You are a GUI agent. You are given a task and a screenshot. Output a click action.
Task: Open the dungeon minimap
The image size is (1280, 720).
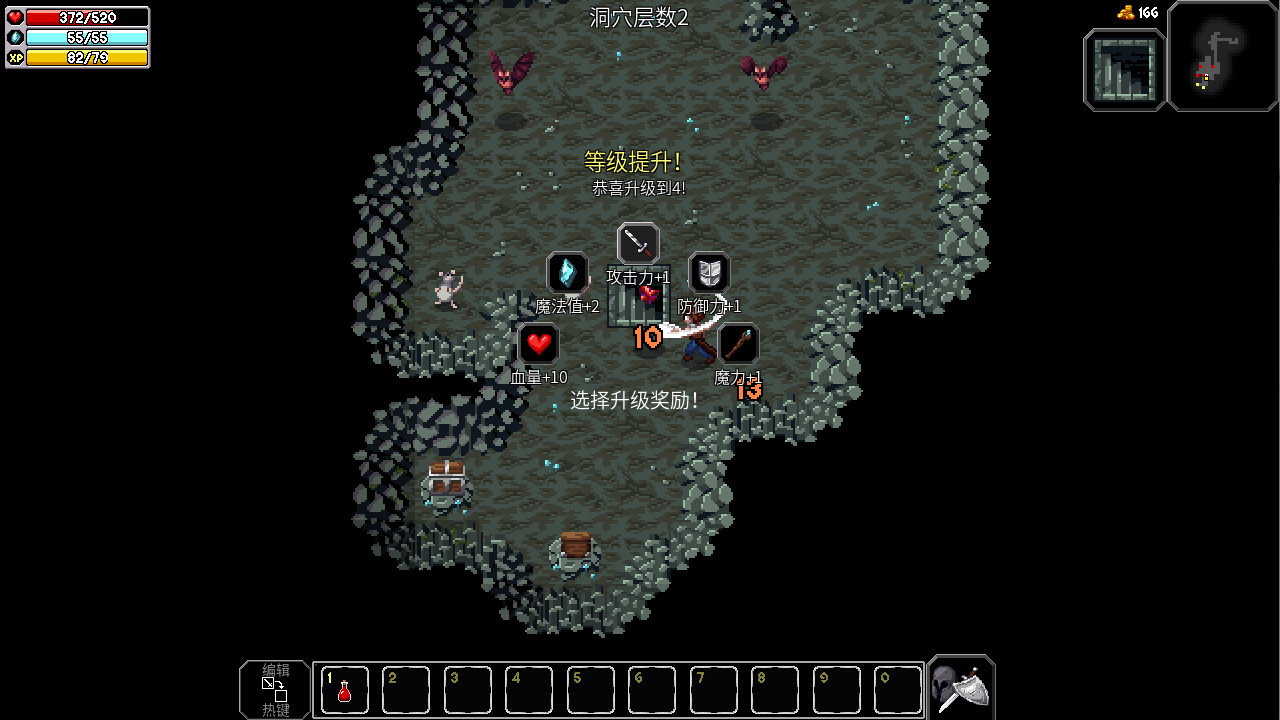pyautogui.click(x=1223, y=56)
